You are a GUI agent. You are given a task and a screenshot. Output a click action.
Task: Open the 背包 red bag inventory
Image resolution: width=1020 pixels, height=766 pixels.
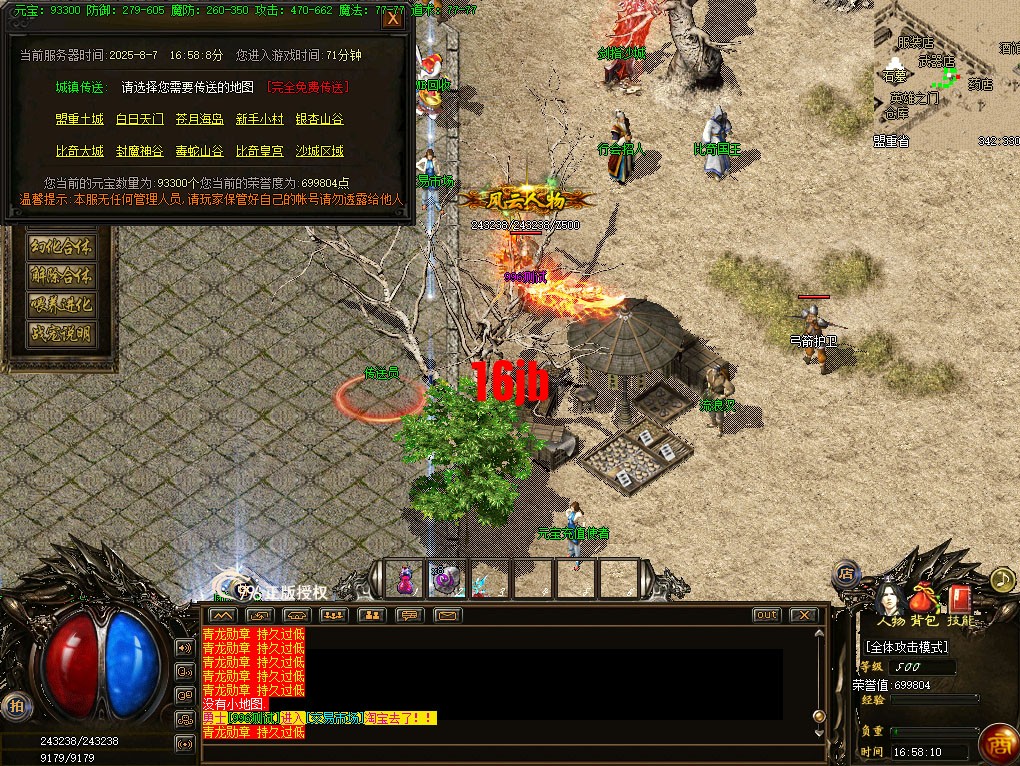click(923, 599)
